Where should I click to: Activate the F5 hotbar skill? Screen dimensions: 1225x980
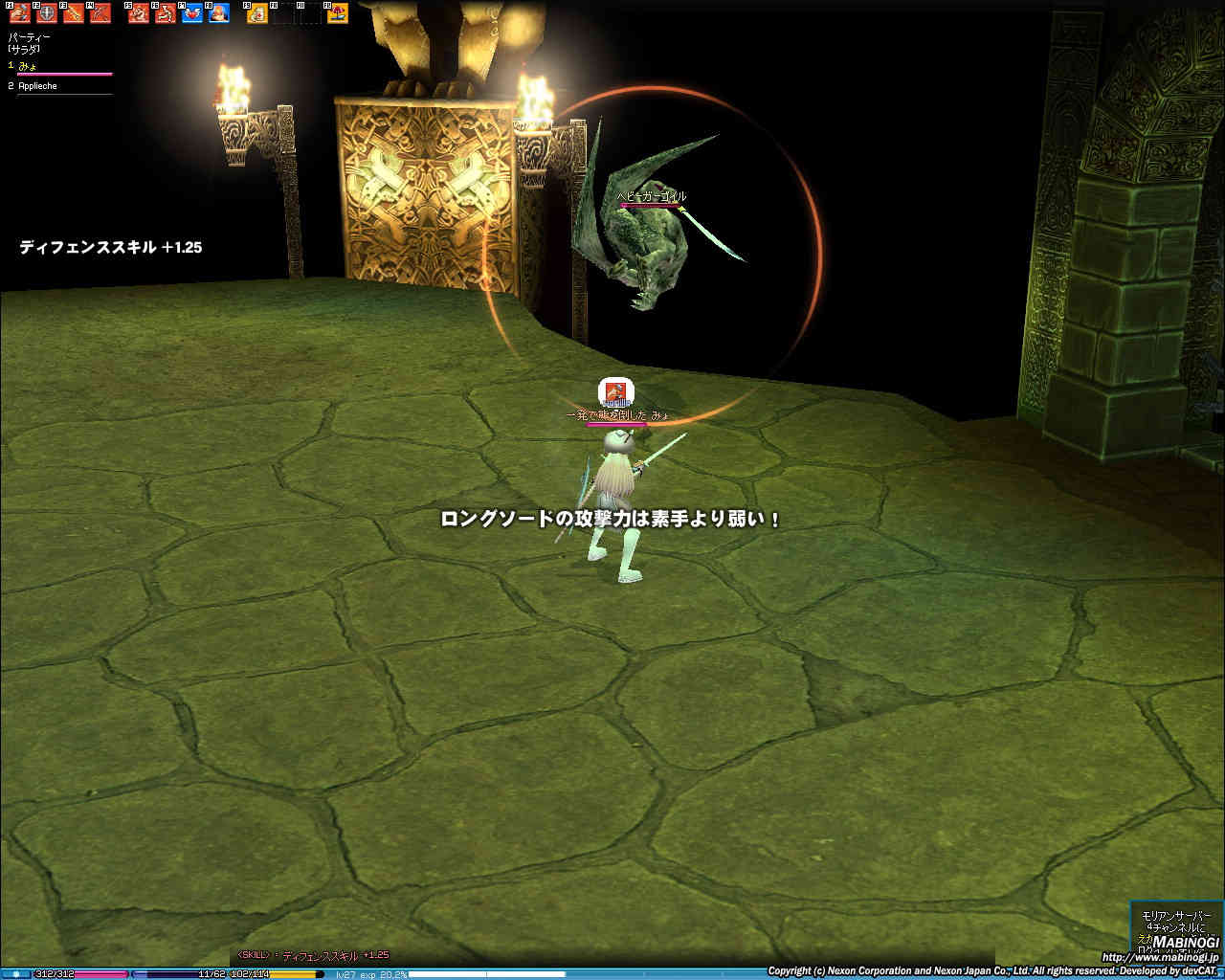point(139,13)
